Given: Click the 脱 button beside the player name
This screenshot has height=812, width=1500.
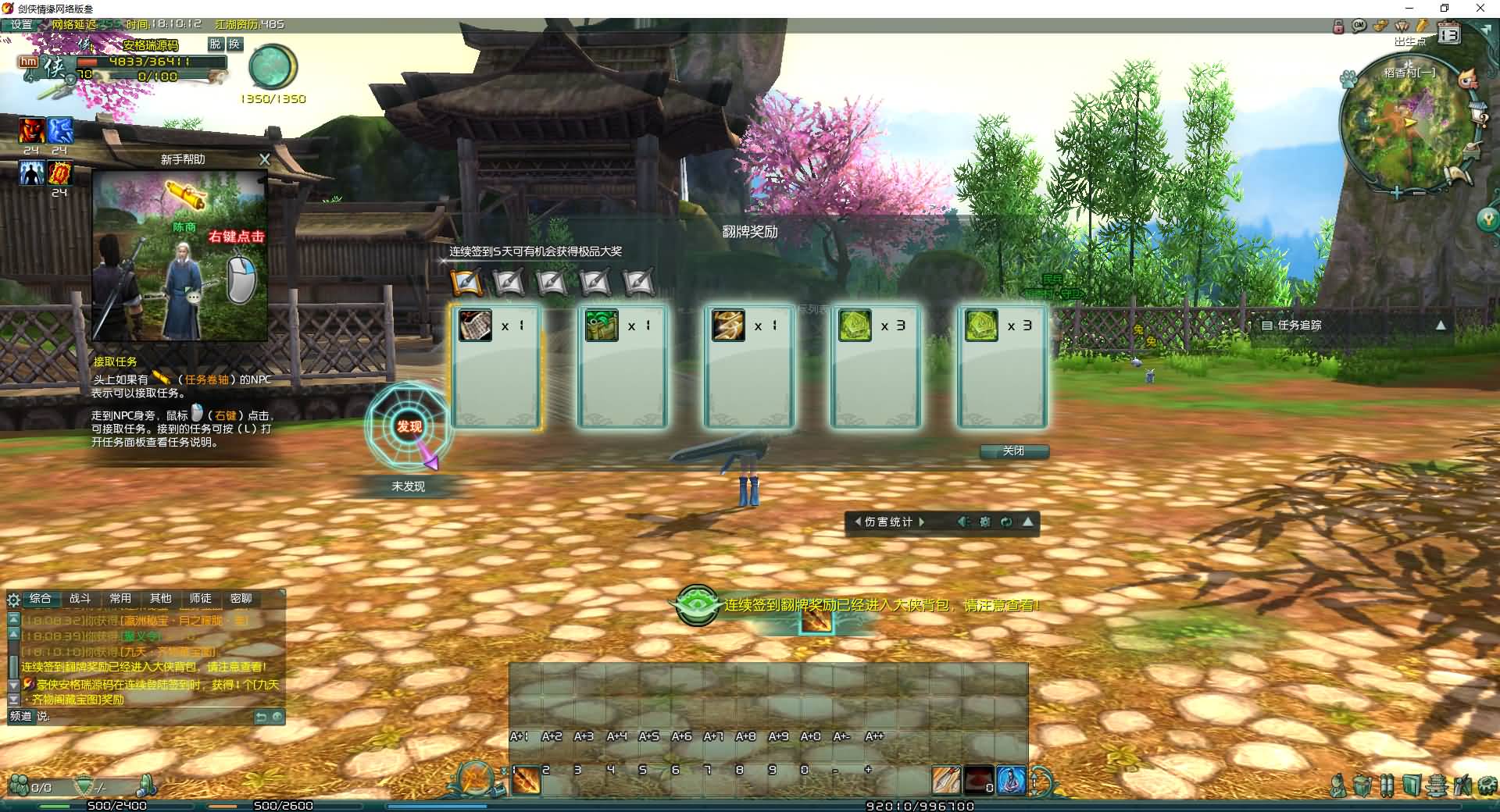Looking at the screenshot, I should (x=216, y=45).
